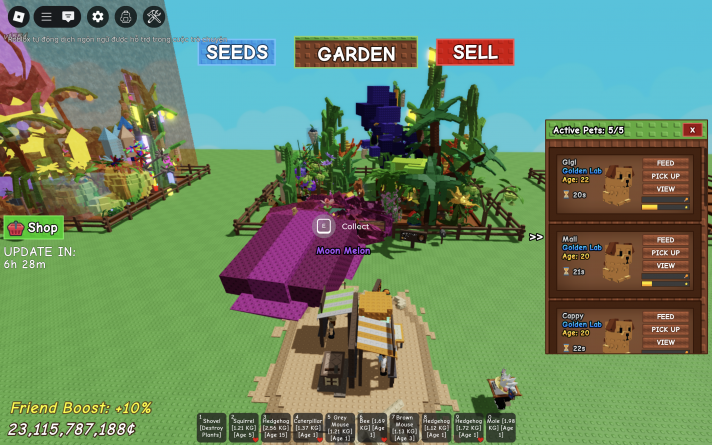Select the Bee hotbar slot
The image size is (712, 445).
point(372,427)
